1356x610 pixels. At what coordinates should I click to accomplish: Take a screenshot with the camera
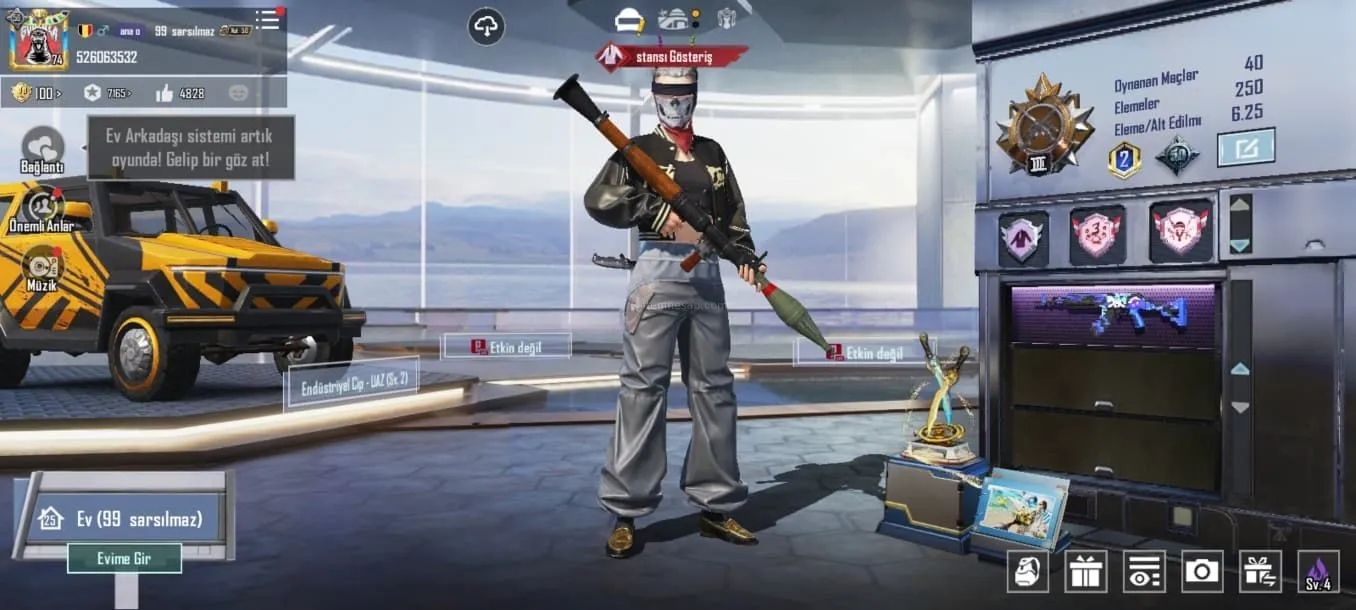point(1201,571)
